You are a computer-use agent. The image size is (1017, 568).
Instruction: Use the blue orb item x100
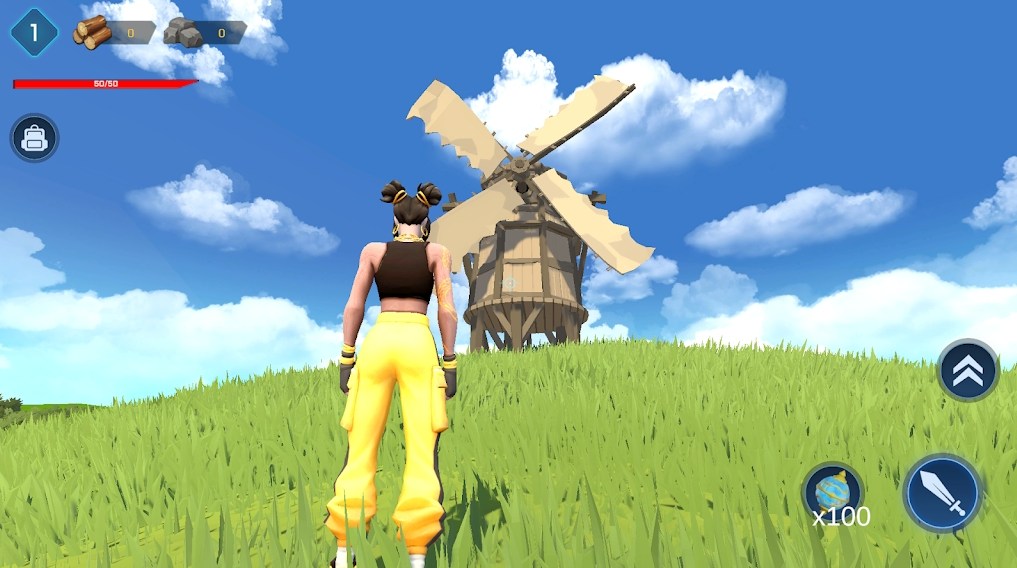point(833,491)
